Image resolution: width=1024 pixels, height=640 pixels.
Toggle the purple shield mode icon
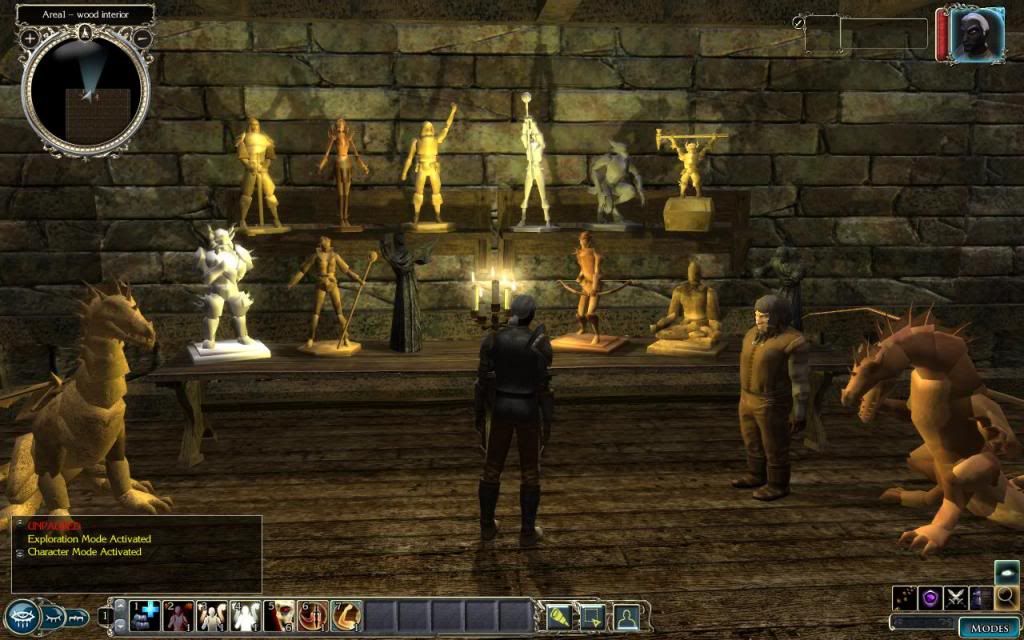(930, 598)
